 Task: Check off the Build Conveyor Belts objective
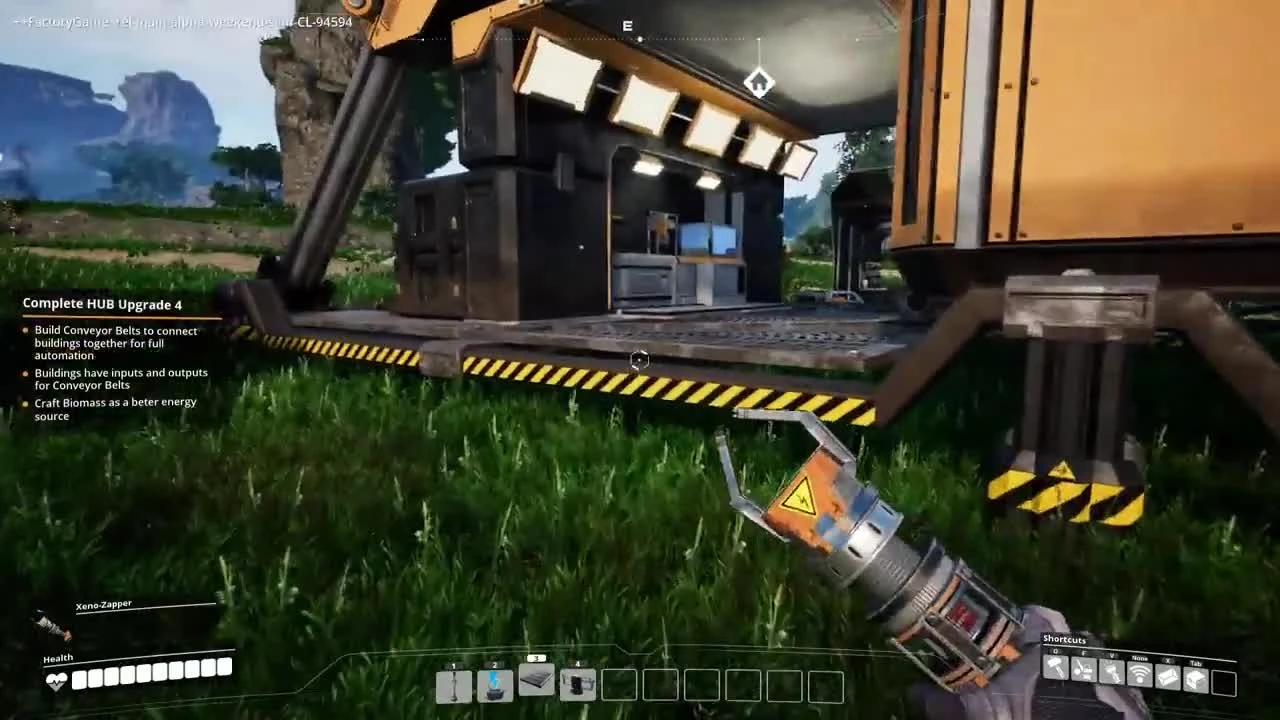coord(25,331)
